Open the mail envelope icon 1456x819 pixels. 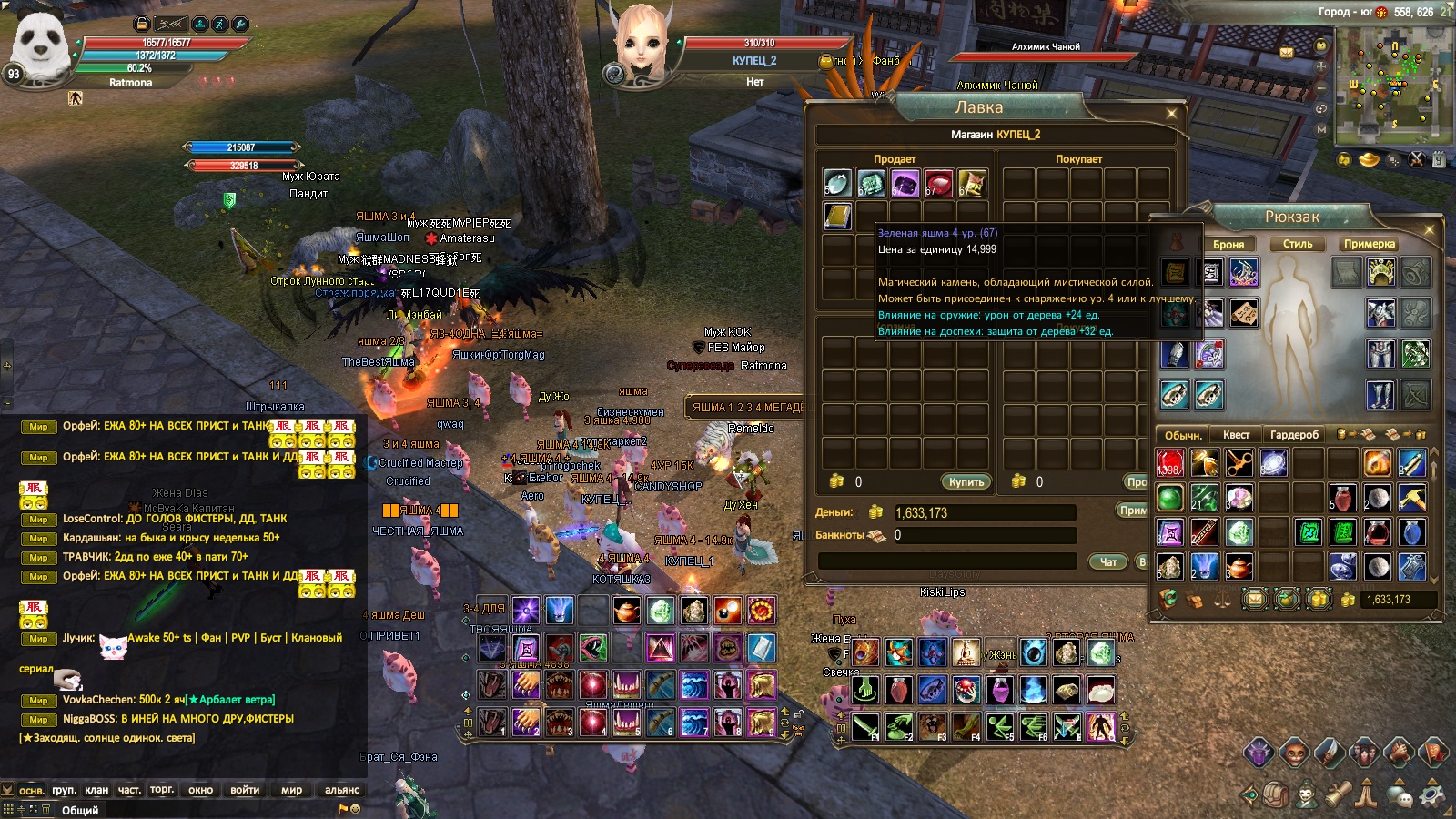[1287, 53]
